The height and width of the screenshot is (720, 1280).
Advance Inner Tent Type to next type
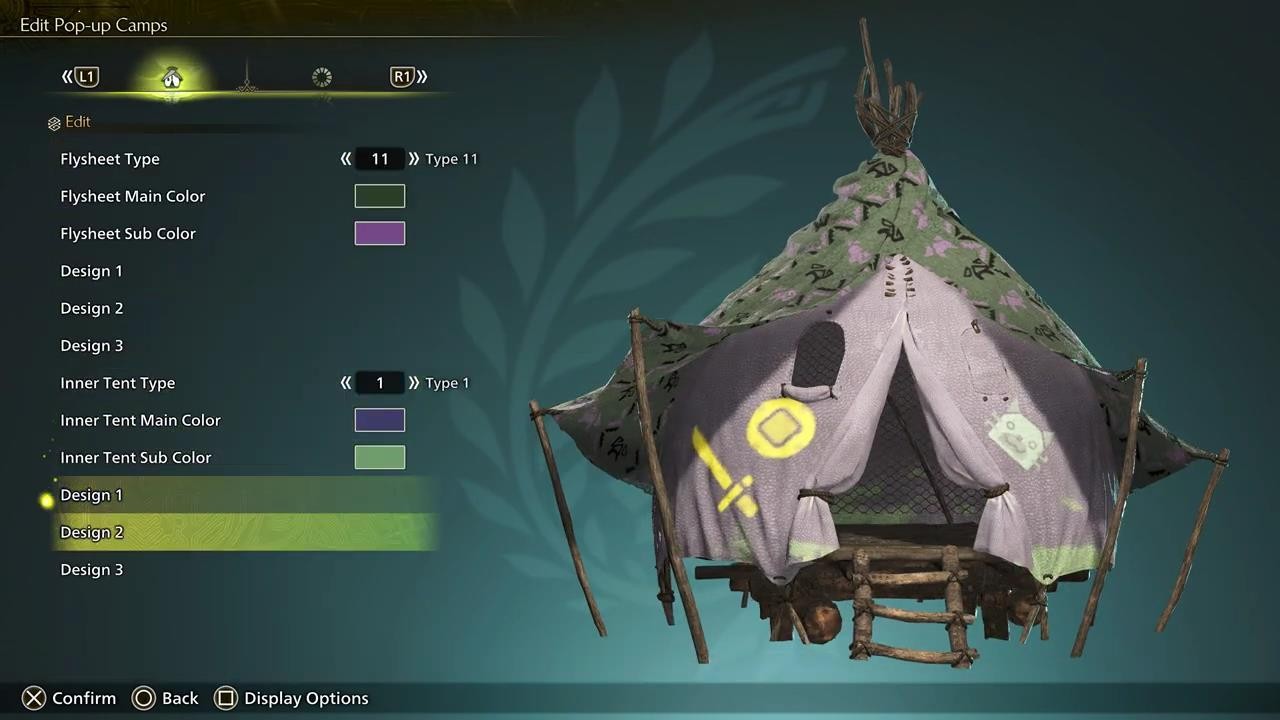coord(414,383)
